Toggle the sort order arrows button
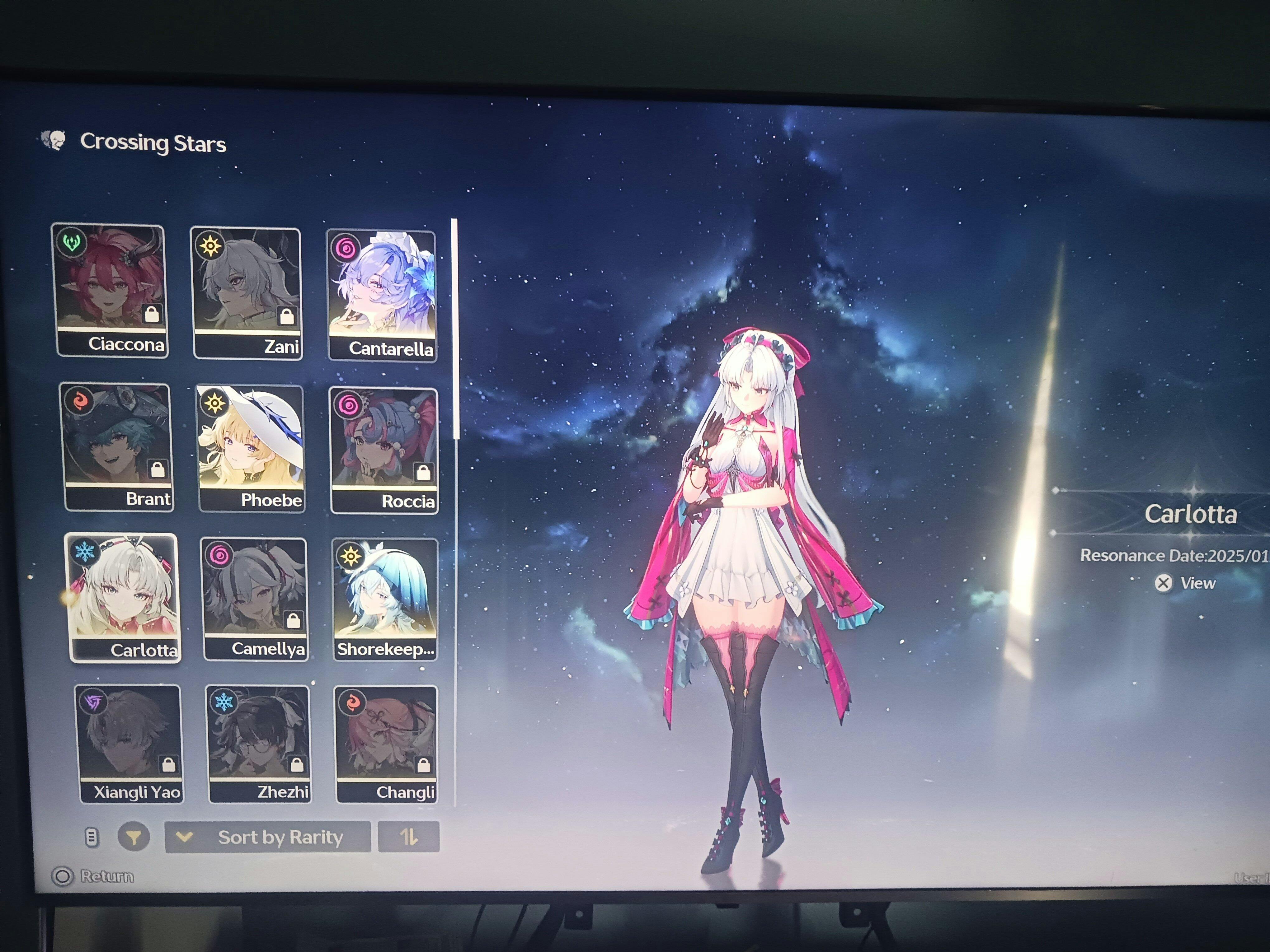 coord(409,837)
